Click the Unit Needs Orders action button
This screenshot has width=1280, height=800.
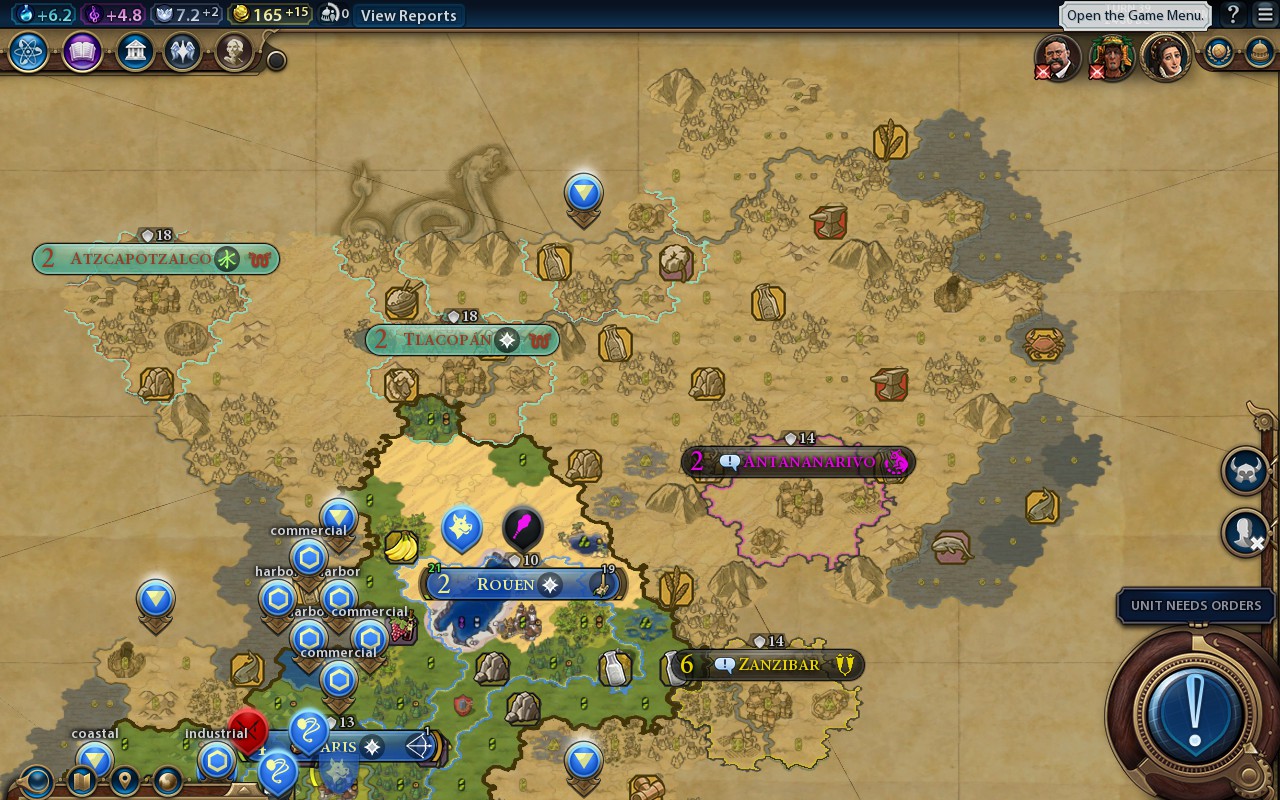point(1194,714)
